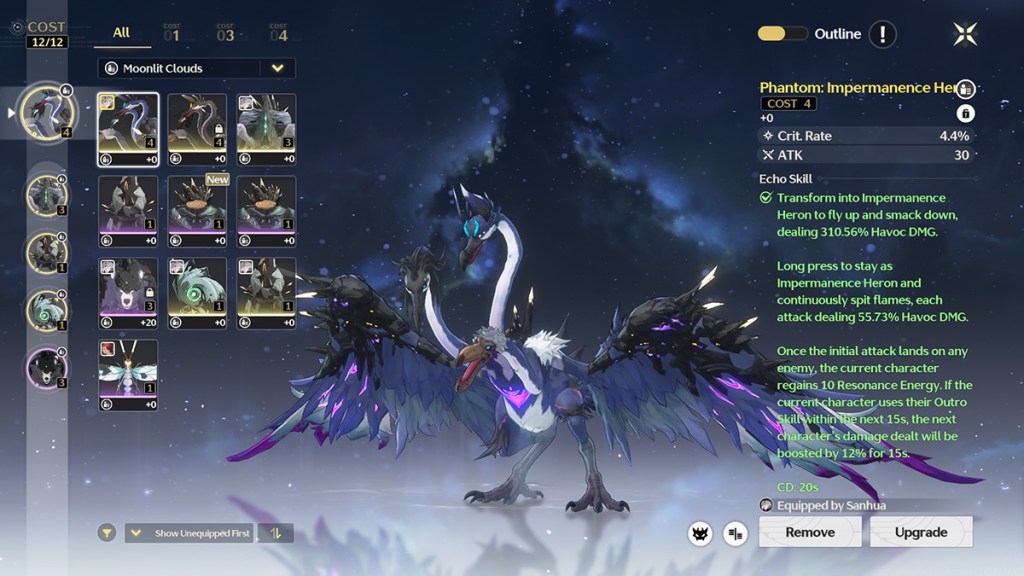Click the funnel filter icon
Image resolution: width=1024 pixels, height=576 pixels.
point(107,533)
